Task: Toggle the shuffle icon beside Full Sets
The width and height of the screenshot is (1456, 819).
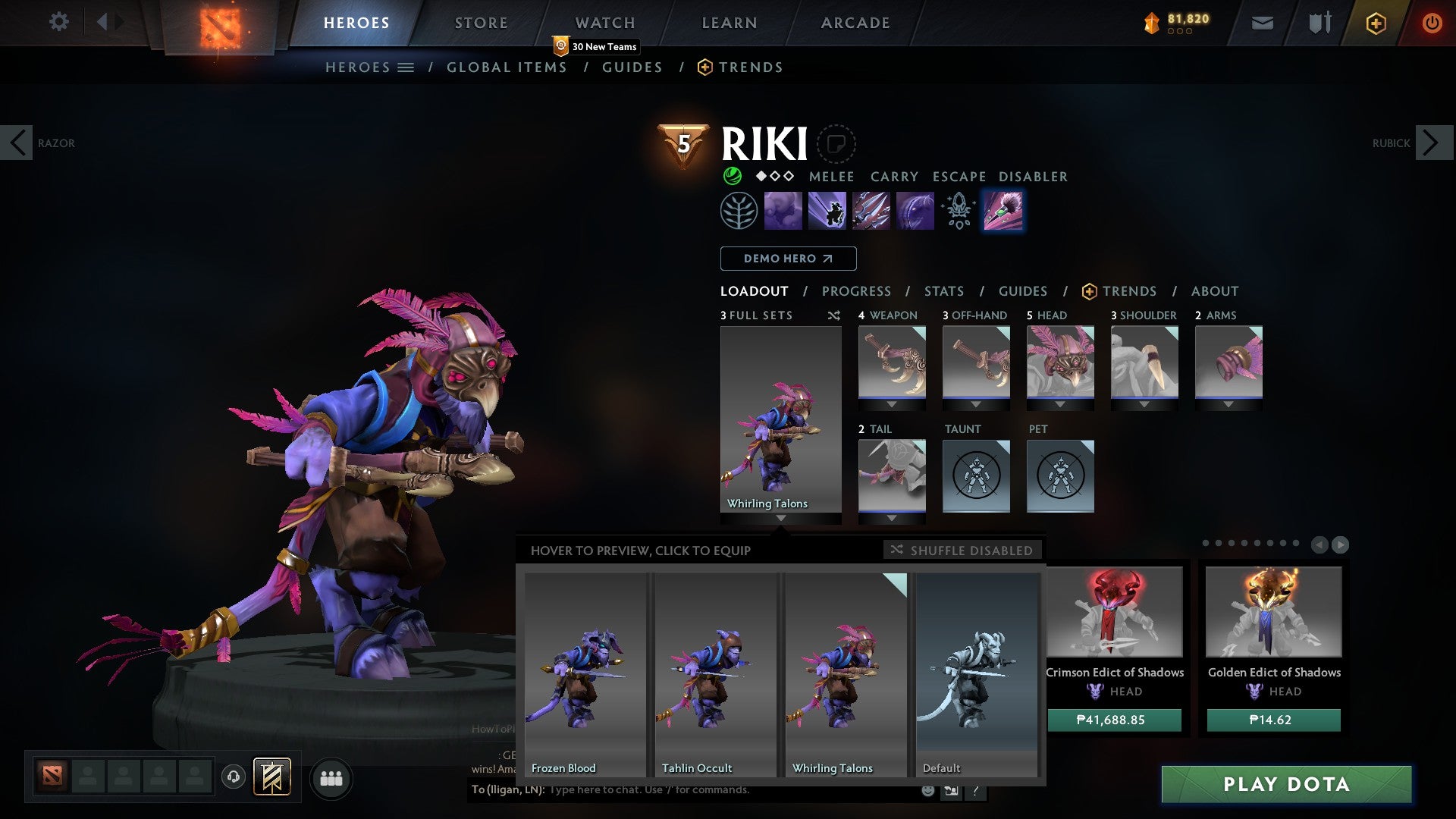Action: pyautogui.click(x=834, y=315)
